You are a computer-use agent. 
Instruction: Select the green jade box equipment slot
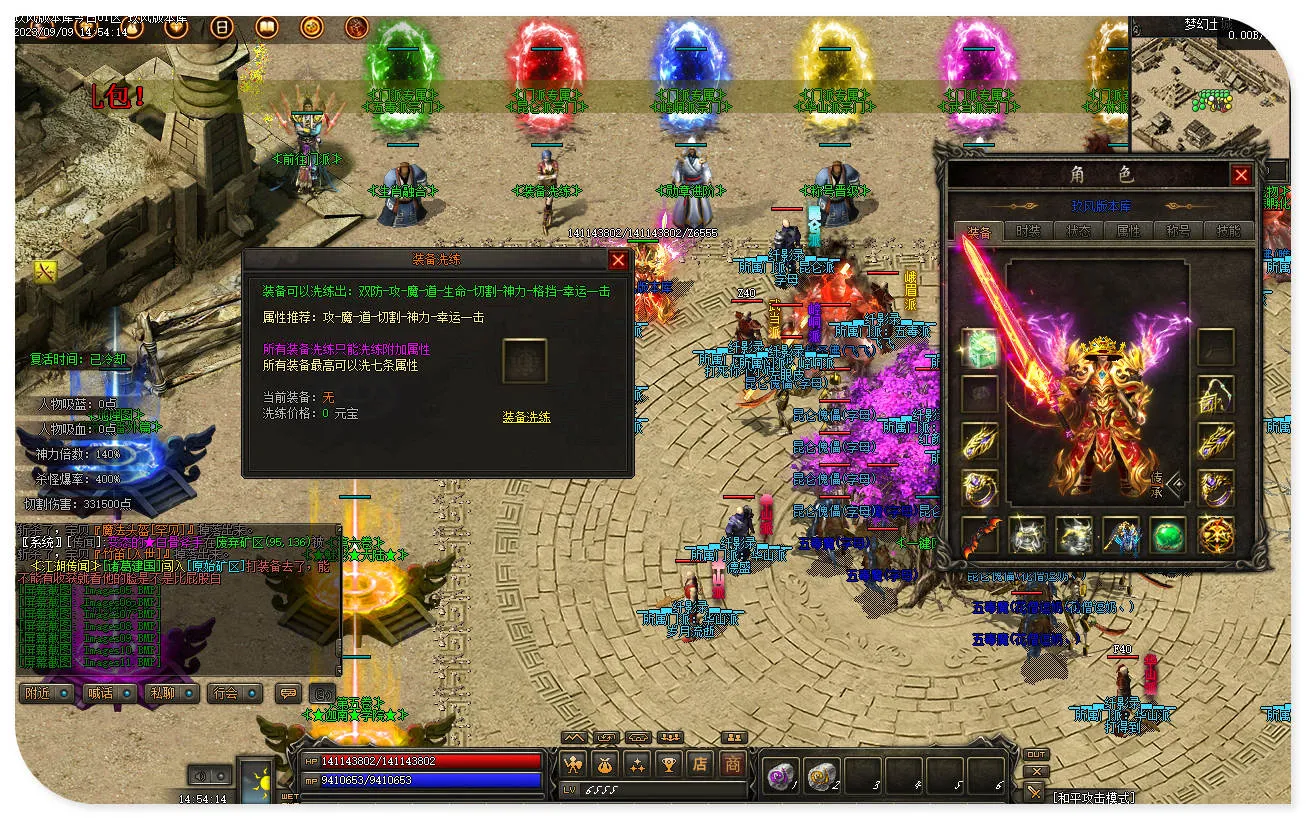[980, 347]
